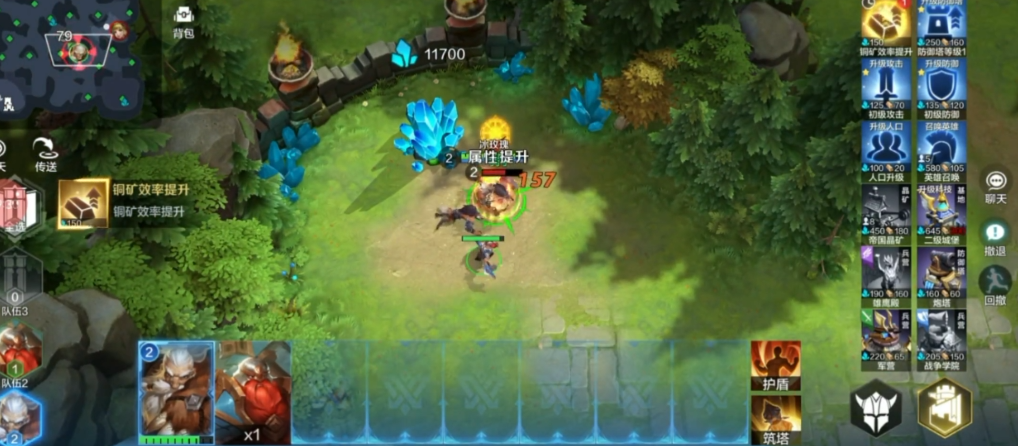This screenshot has height=446, width=1018.
Task: Select the 铜矿效率提升 upgrade popup icon
Action: 83,204
